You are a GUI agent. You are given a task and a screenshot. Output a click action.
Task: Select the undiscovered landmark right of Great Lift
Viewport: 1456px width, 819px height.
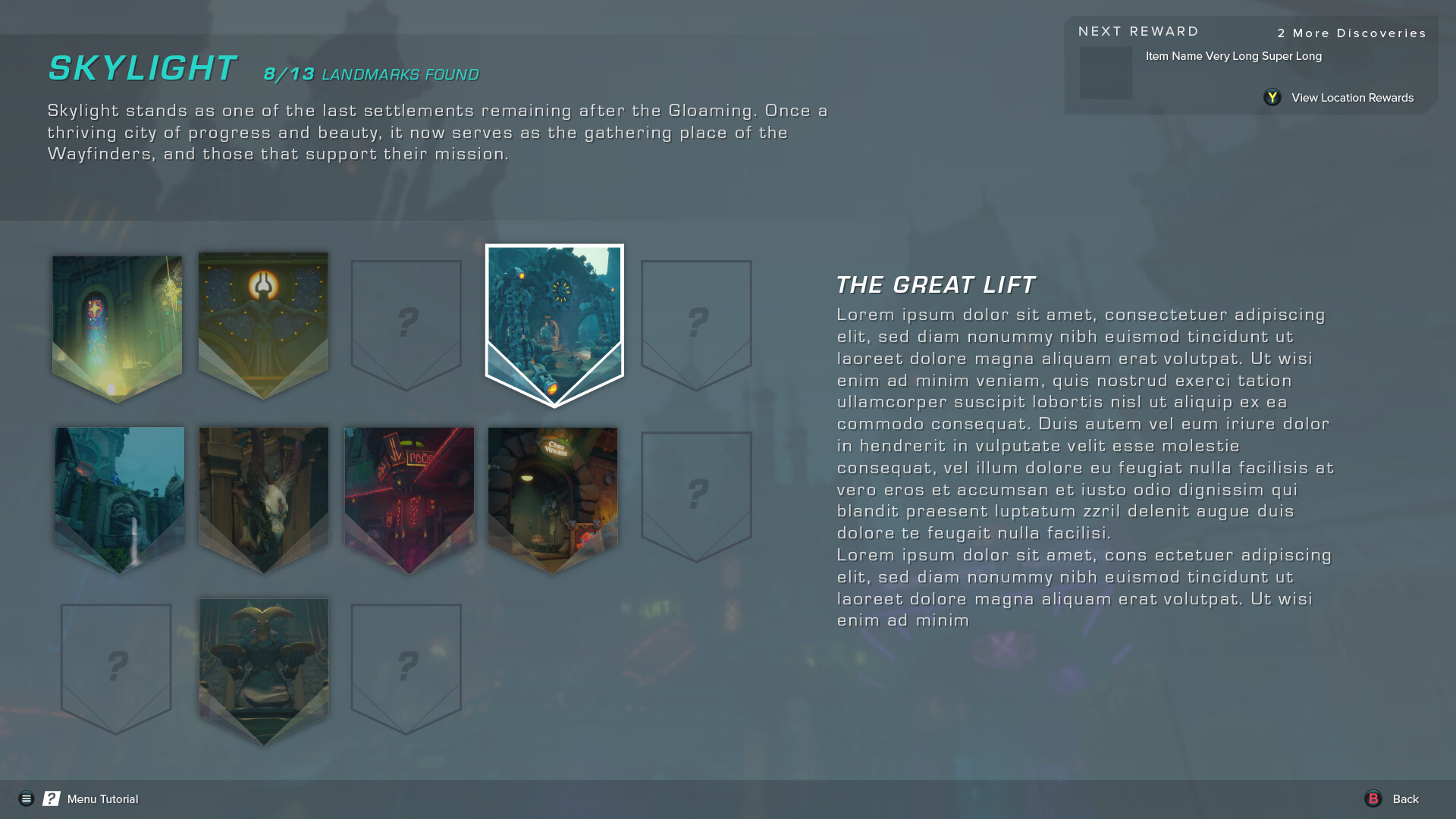(695, 318)
